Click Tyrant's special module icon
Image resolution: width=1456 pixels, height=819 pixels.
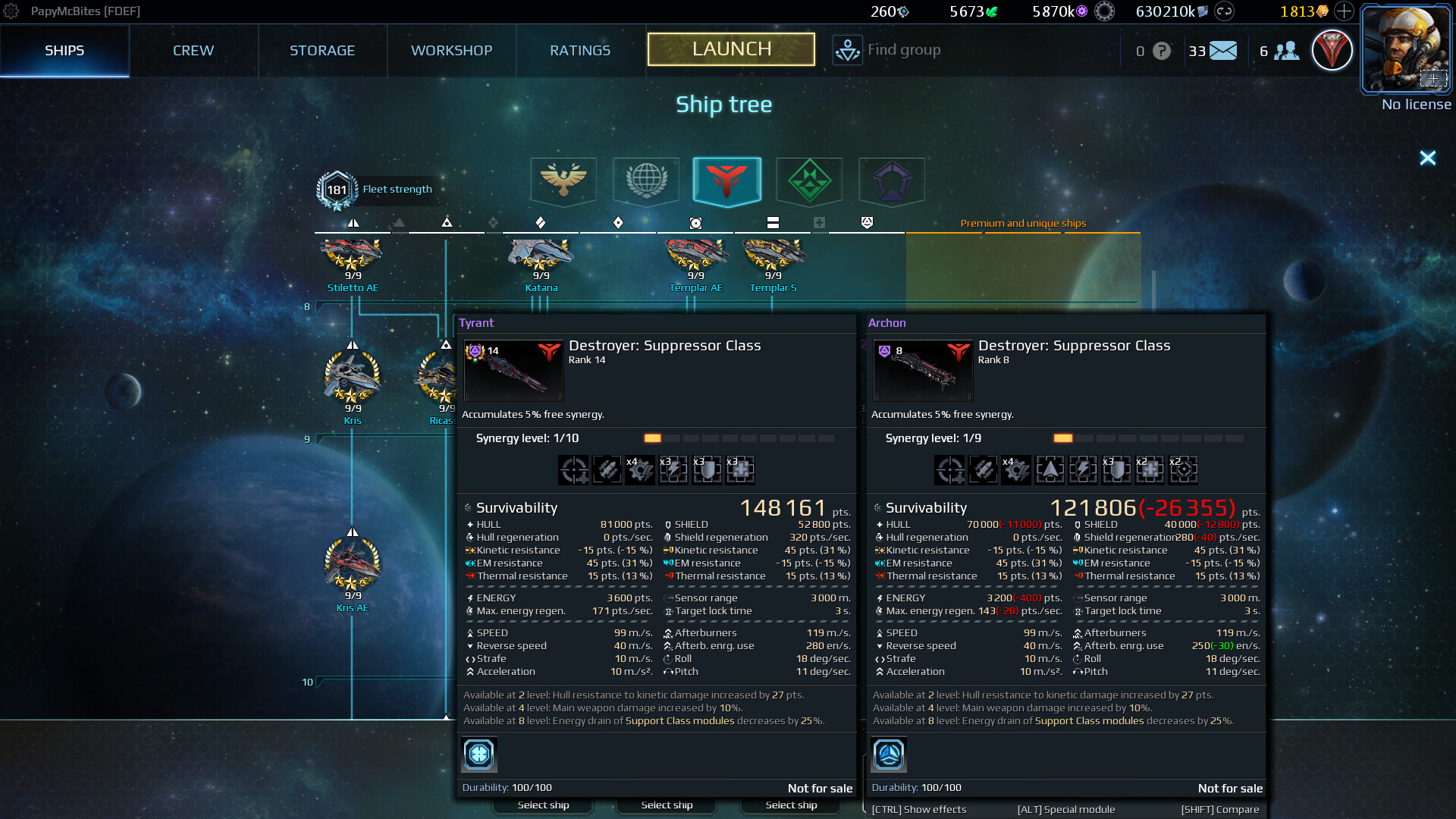click(x=479, y=755)
